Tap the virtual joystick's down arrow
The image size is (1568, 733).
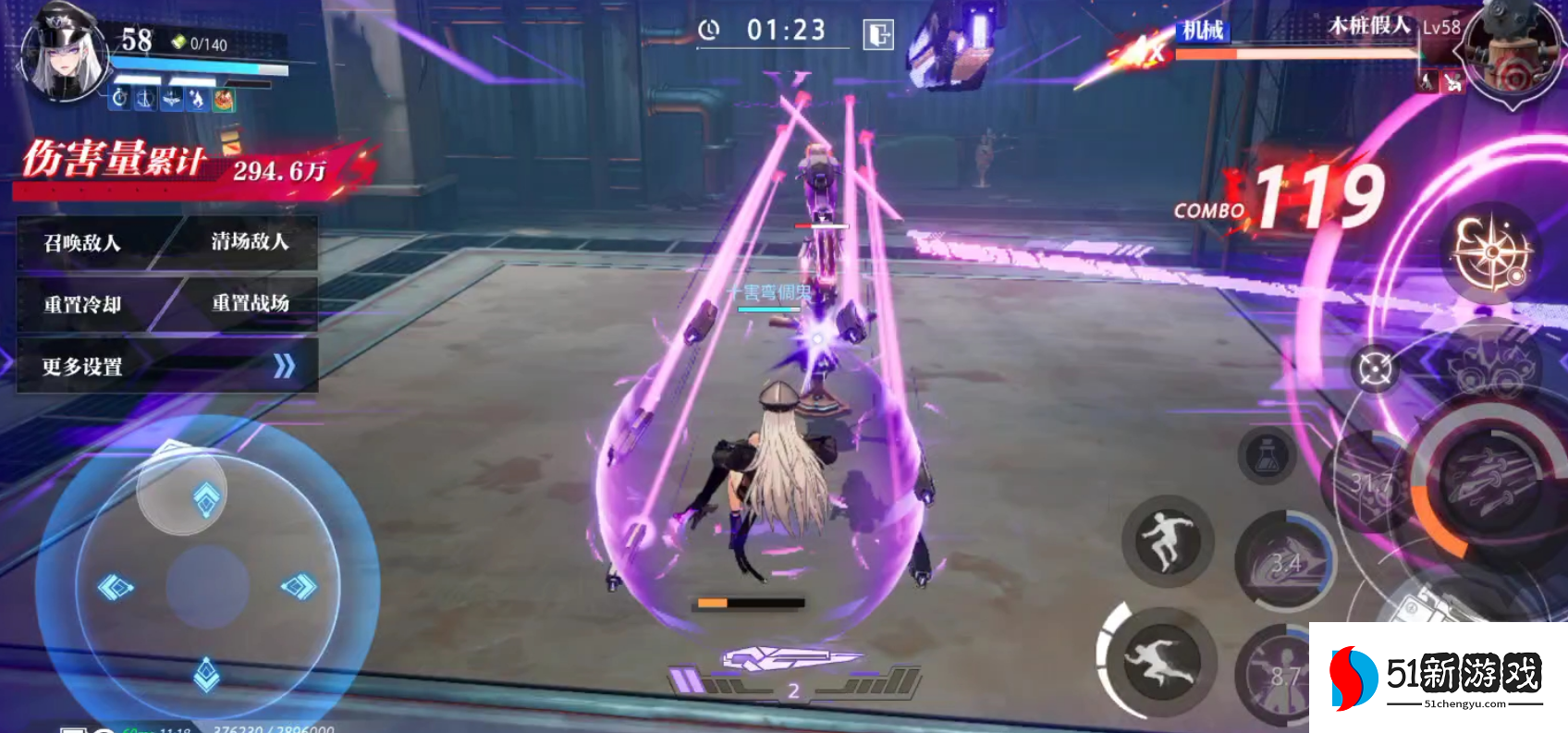tap(206, 674)
